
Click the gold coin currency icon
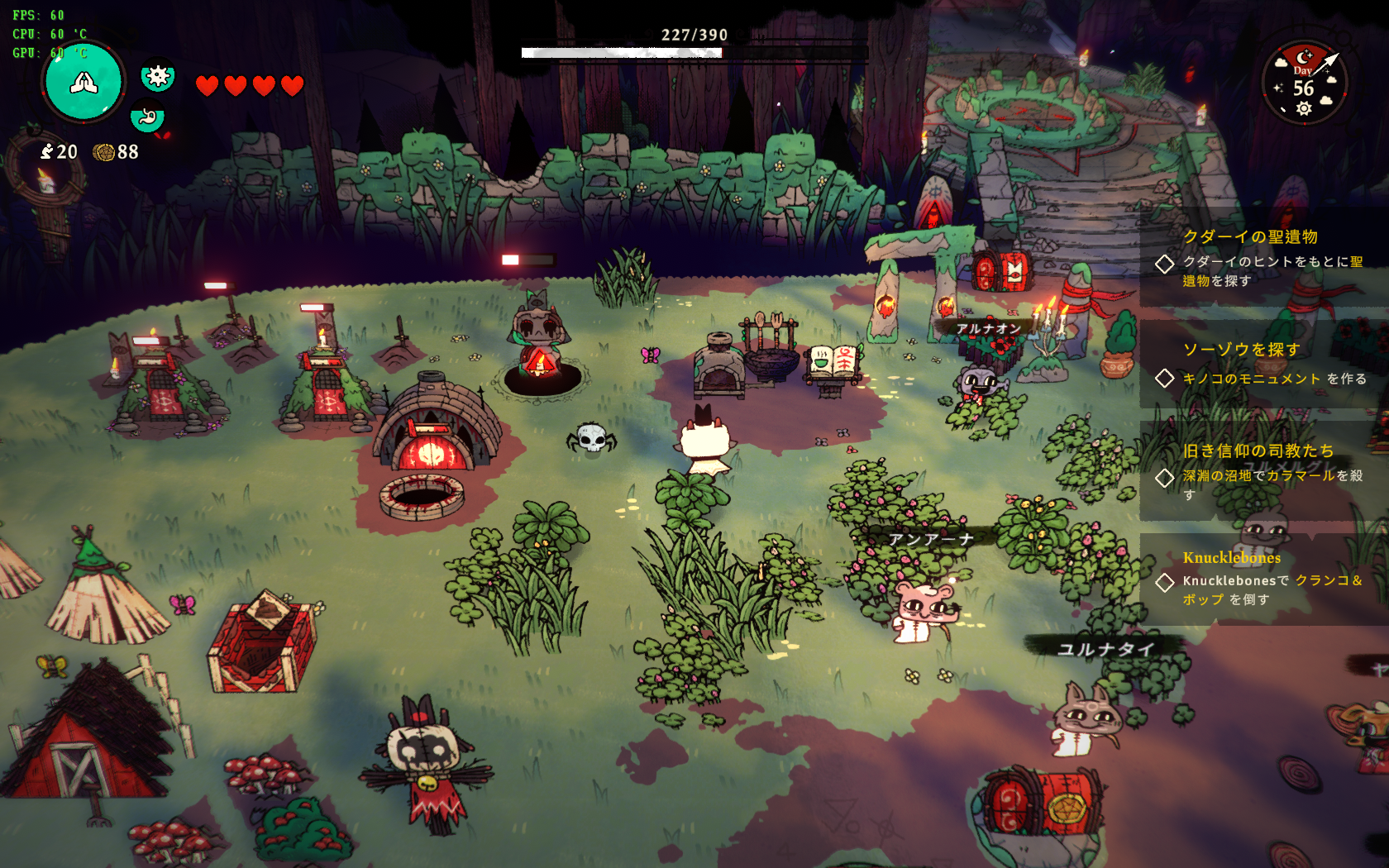pyautogui.click(x=104, y=152)
